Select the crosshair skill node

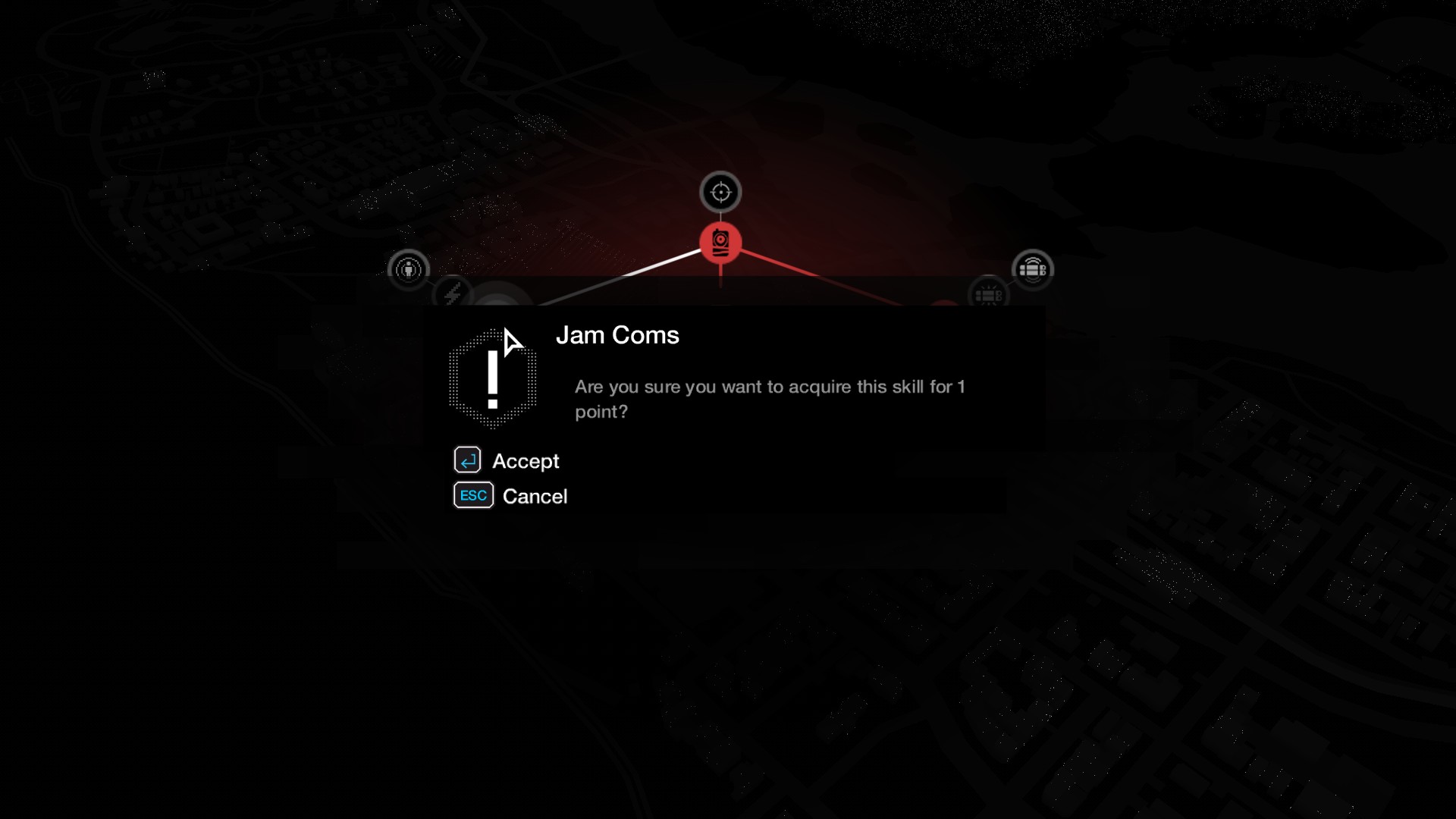[x=720, y=192]
